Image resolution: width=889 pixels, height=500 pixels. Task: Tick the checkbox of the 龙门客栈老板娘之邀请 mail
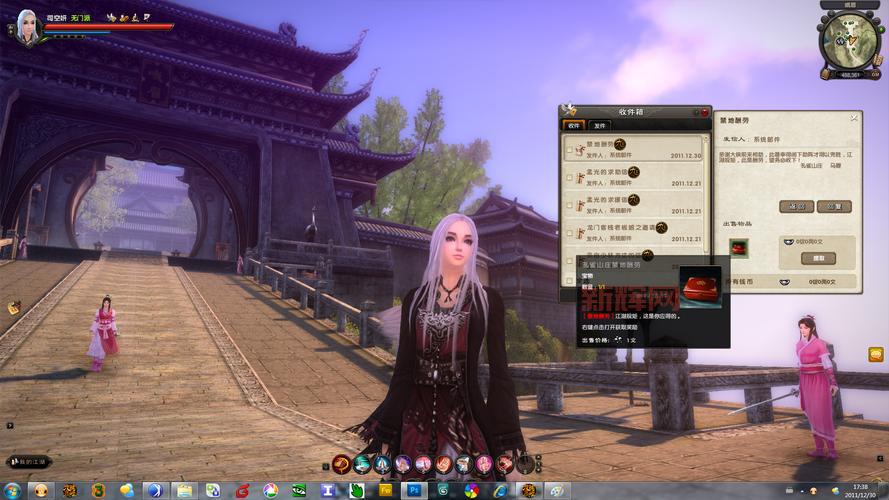569,234
